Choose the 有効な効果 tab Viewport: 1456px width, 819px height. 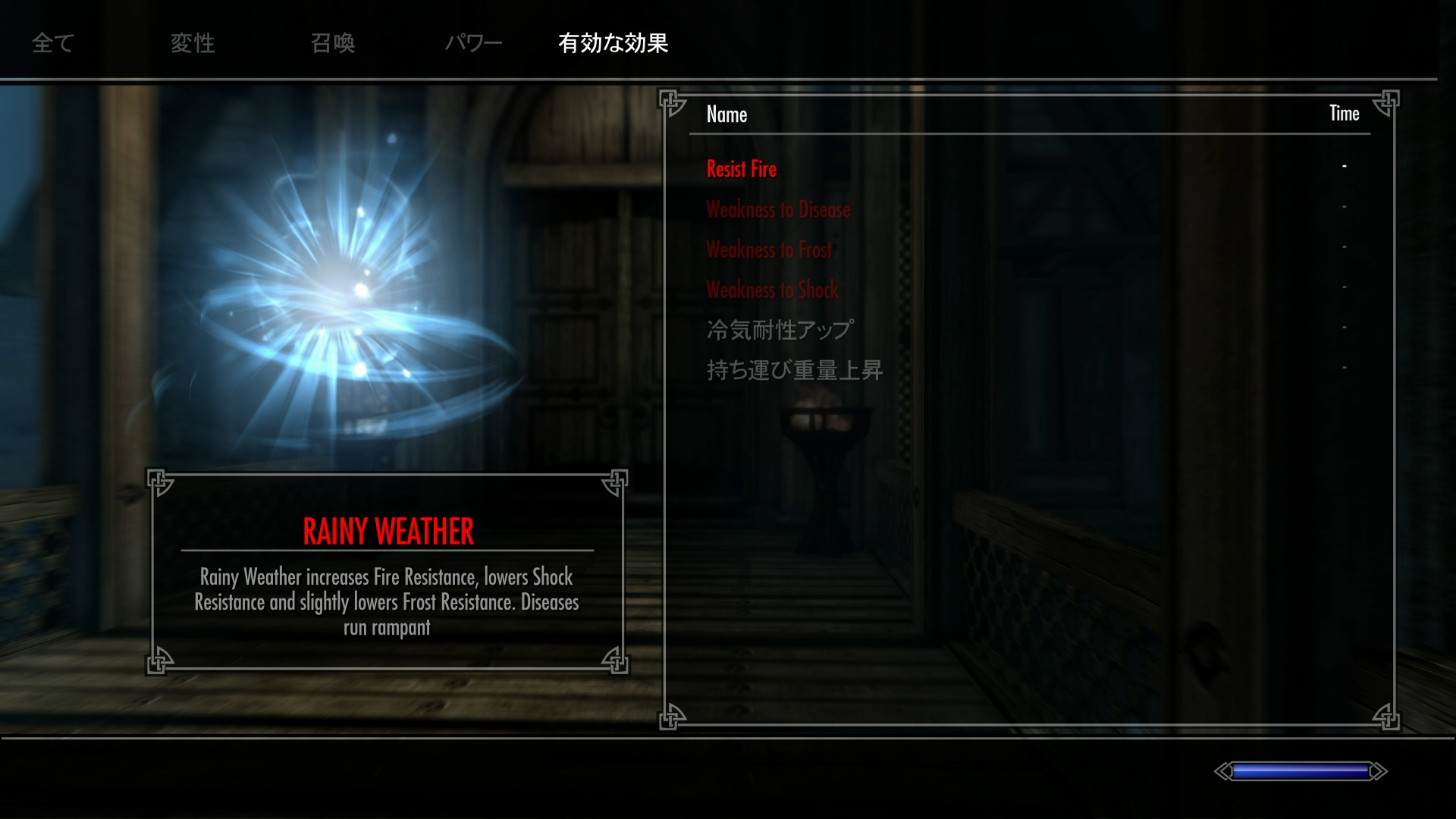[613, 43]
